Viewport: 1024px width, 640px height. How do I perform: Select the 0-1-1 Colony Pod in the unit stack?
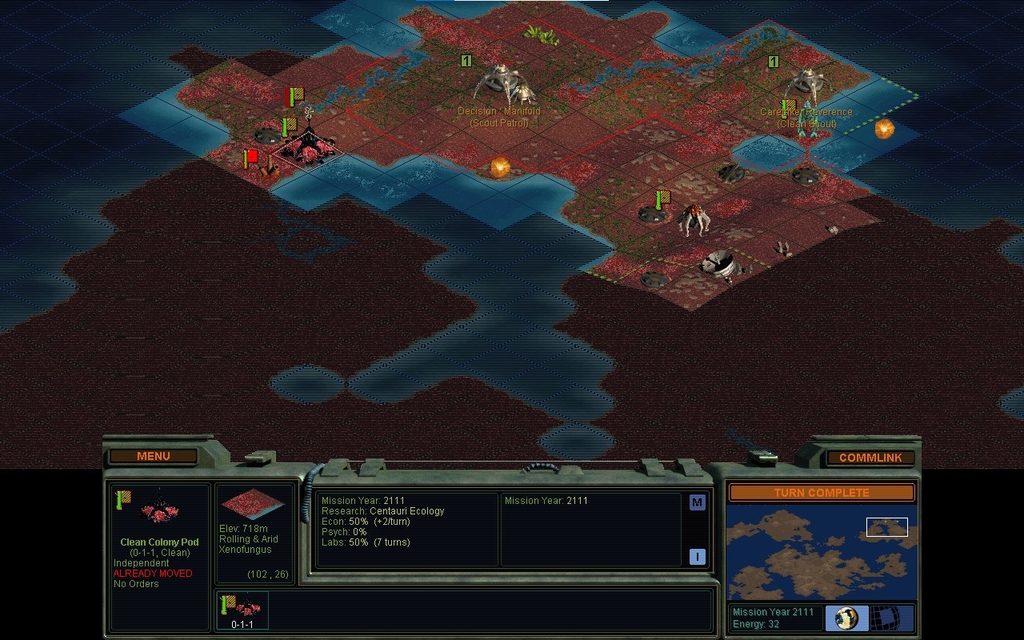click(x=242, y=609)
